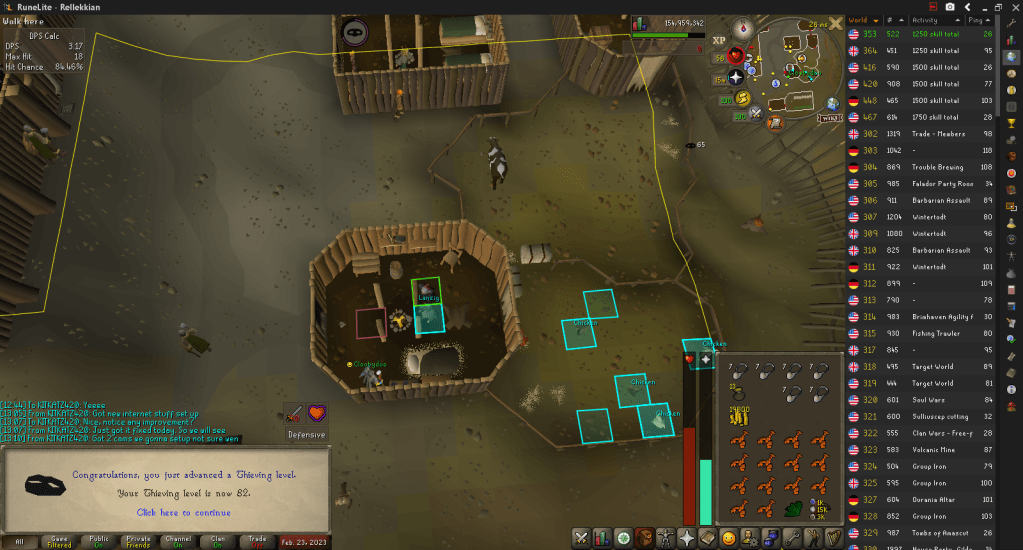
Task: Switch to the Public chat tab
Action: tap(99, 541)
